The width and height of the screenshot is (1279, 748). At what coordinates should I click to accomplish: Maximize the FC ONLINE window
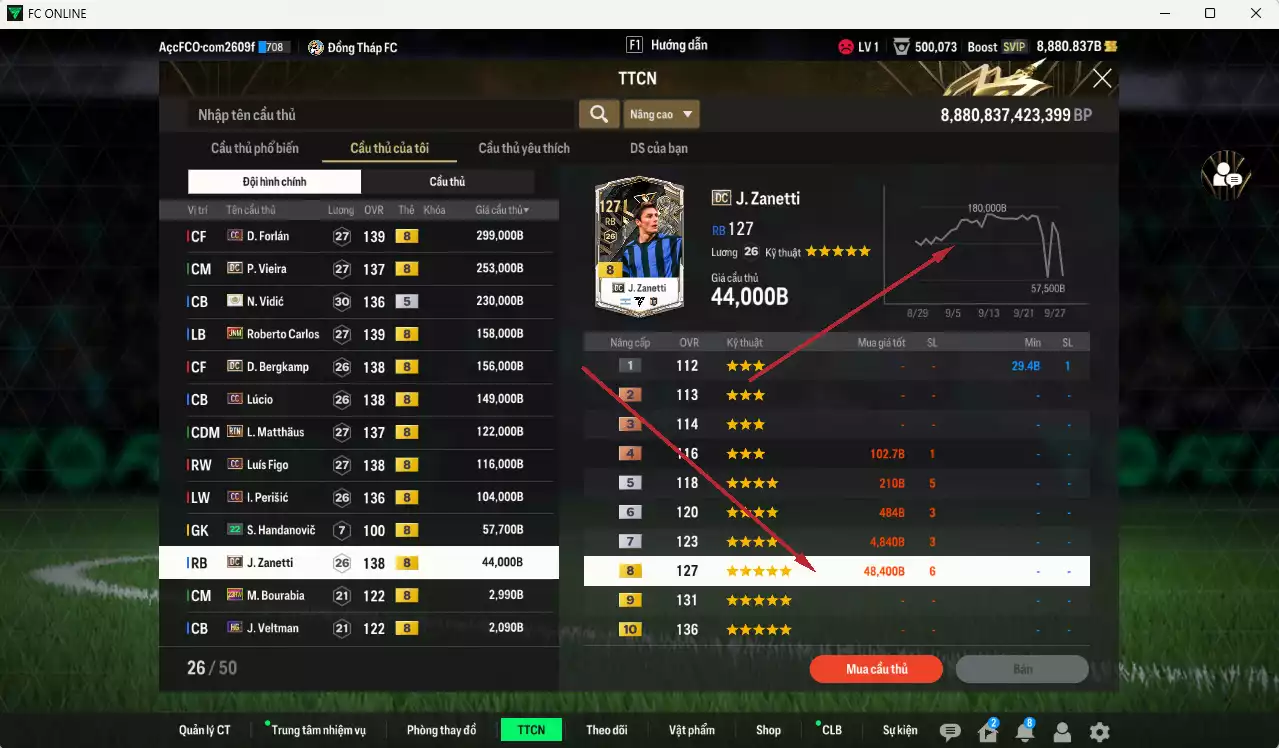click(1210, 13)
